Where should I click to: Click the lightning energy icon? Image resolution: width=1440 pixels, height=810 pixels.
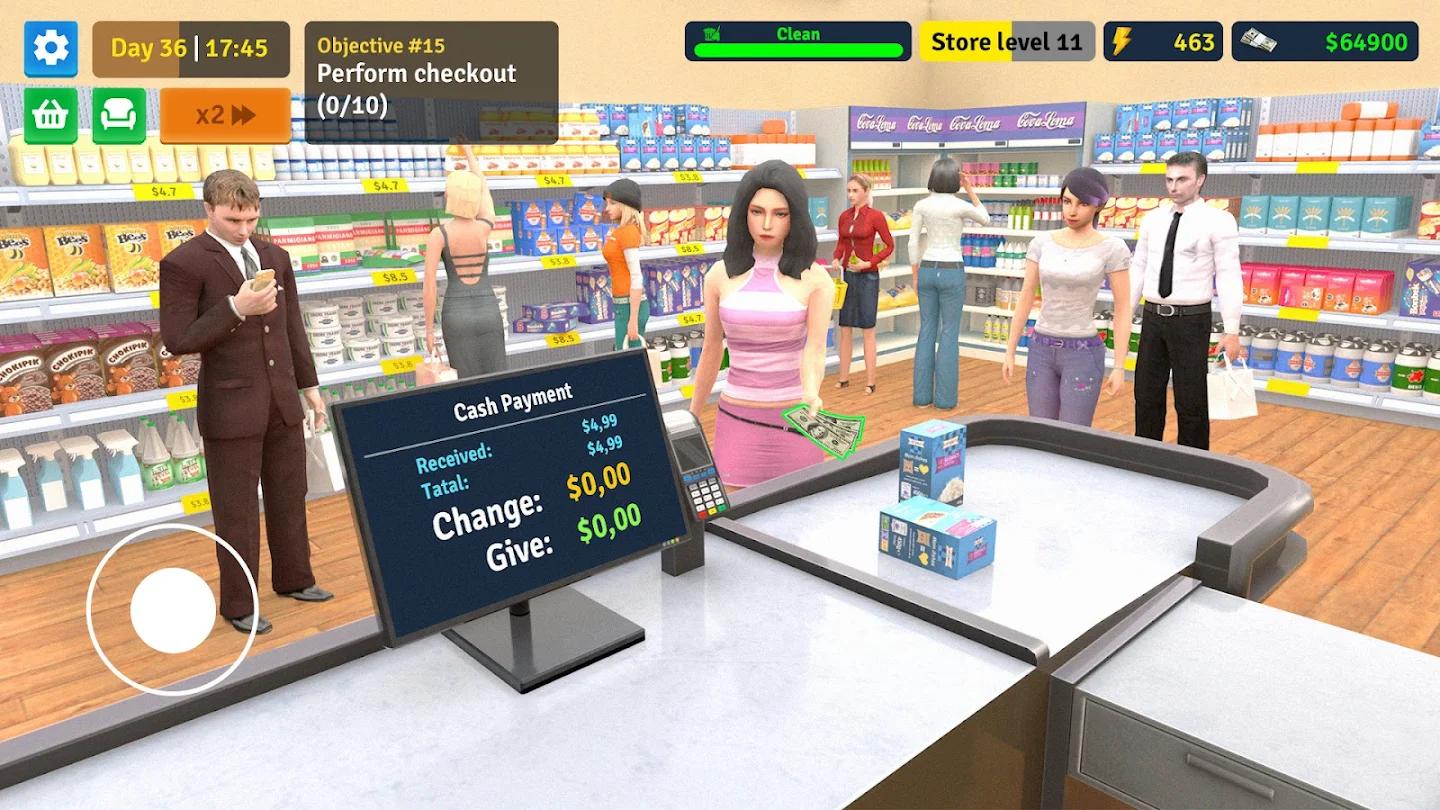(x=1123, y=41)
